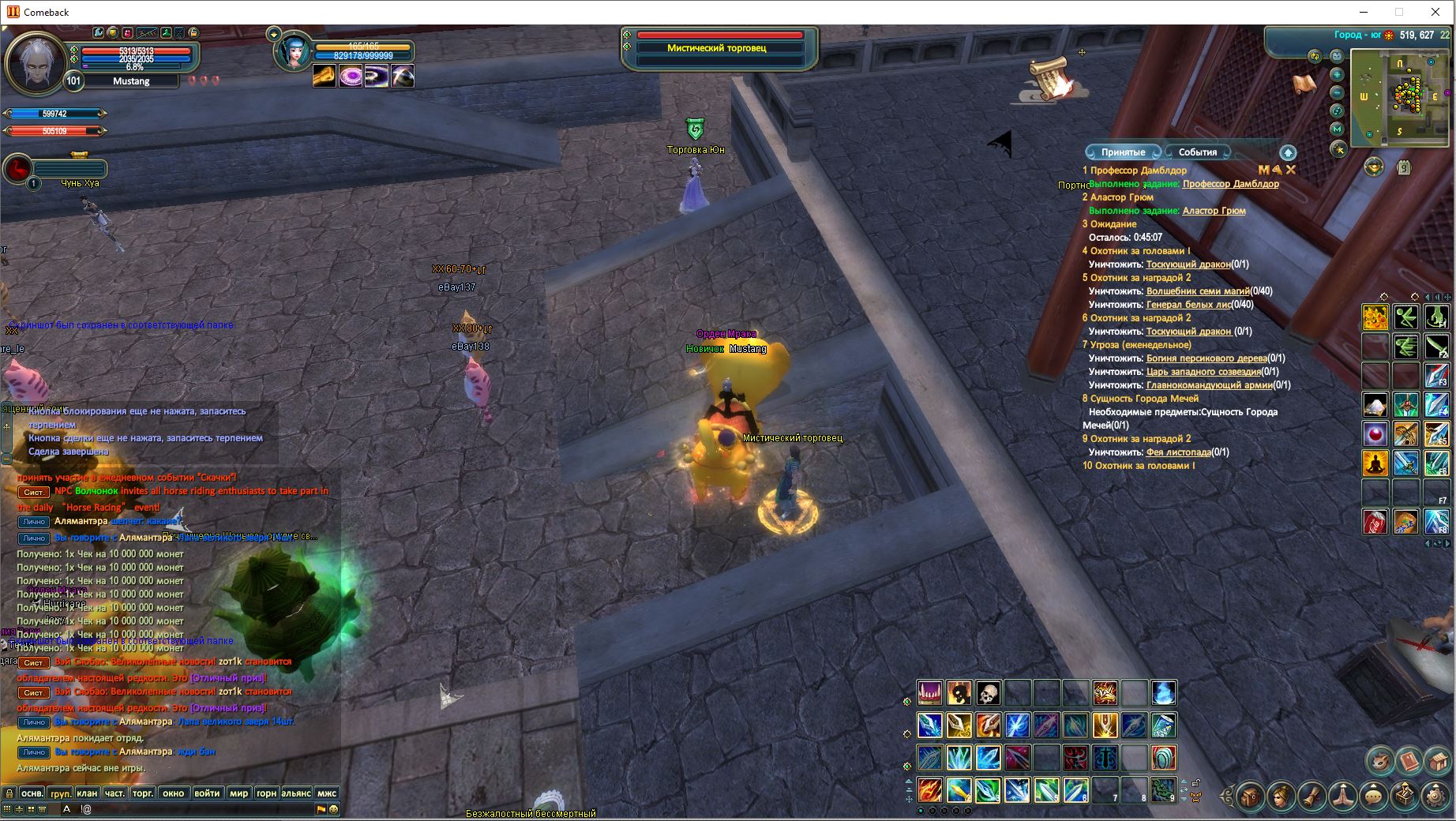Open the emoji smiley picker in chat

point(333,809)
